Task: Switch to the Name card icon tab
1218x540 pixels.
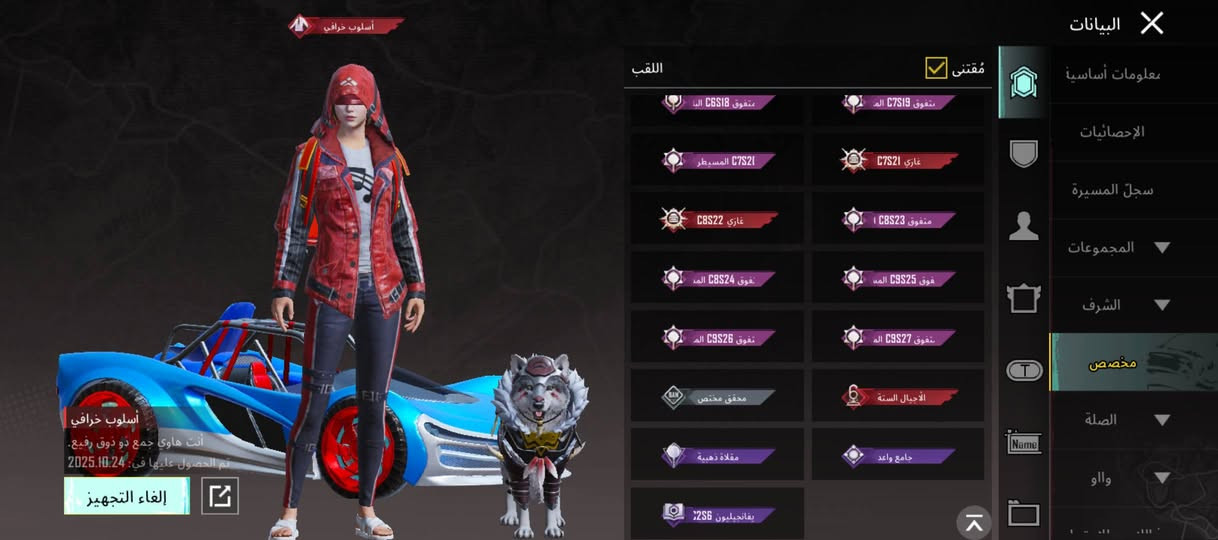Action: 1023,442
